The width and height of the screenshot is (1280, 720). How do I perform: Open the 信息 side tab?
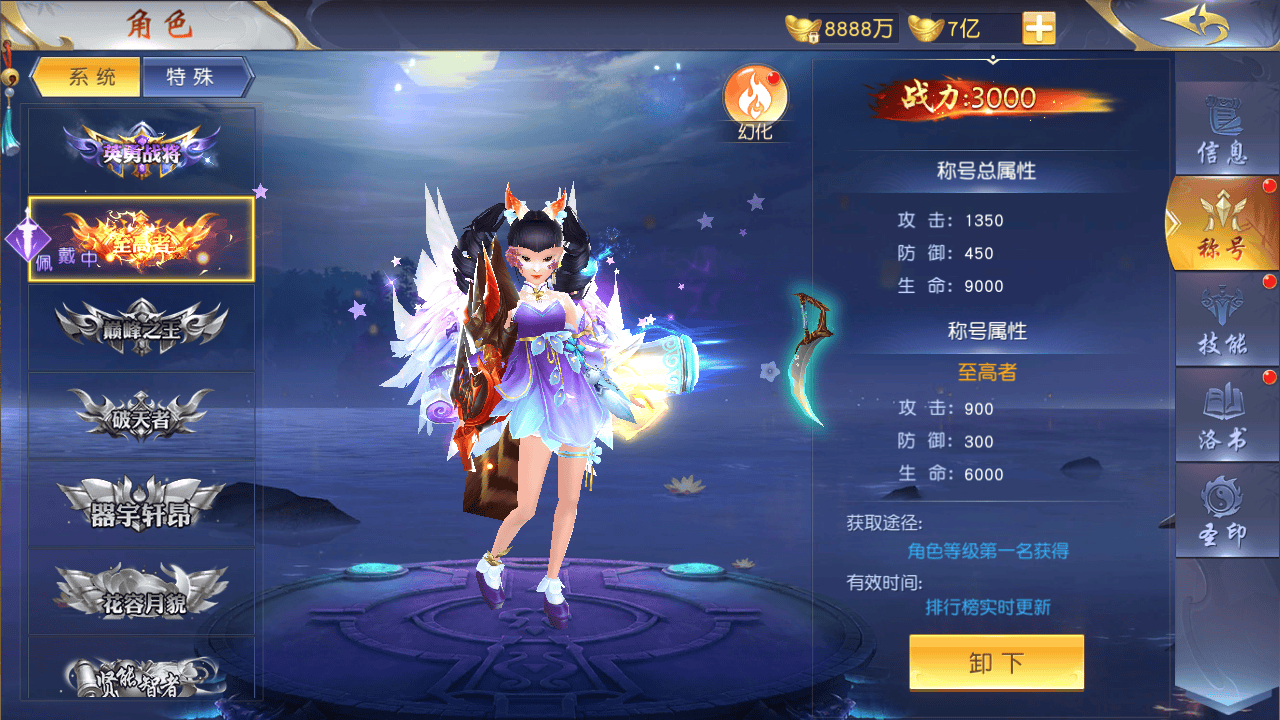(x=1223, y=130)
